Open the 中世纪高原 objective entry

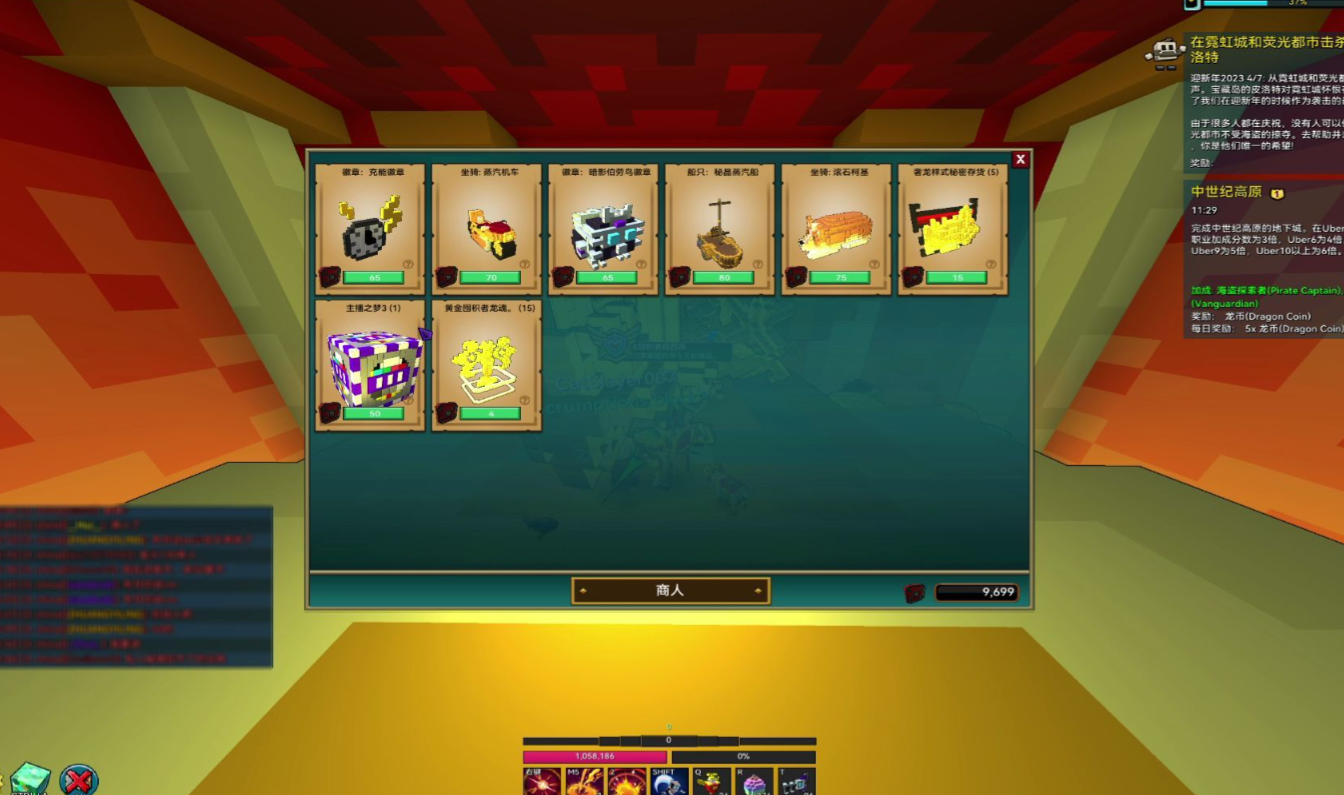[1226, 192]
